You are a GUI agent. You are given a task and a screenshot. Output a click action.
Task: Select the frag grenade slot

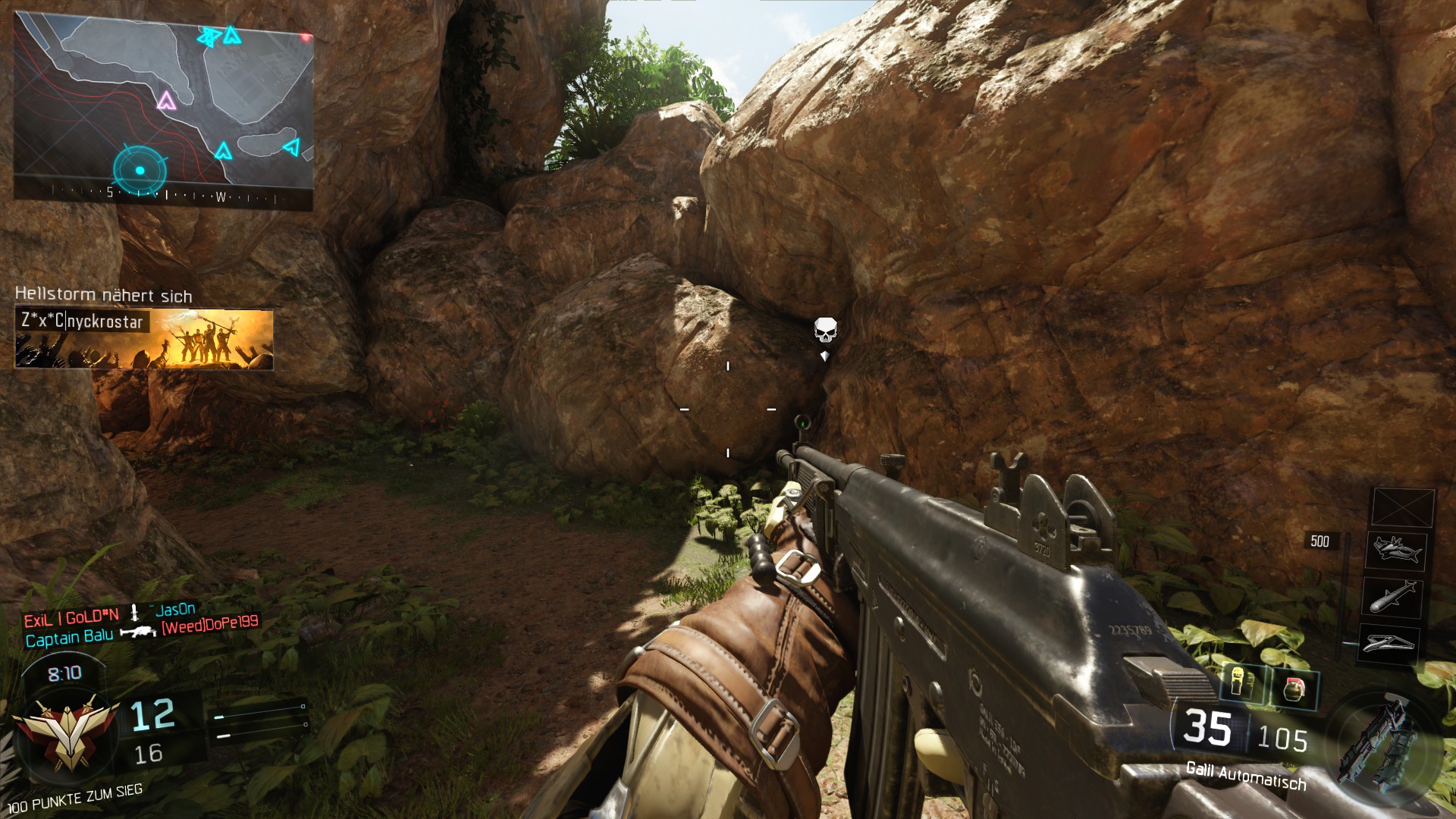point(1294,689)
